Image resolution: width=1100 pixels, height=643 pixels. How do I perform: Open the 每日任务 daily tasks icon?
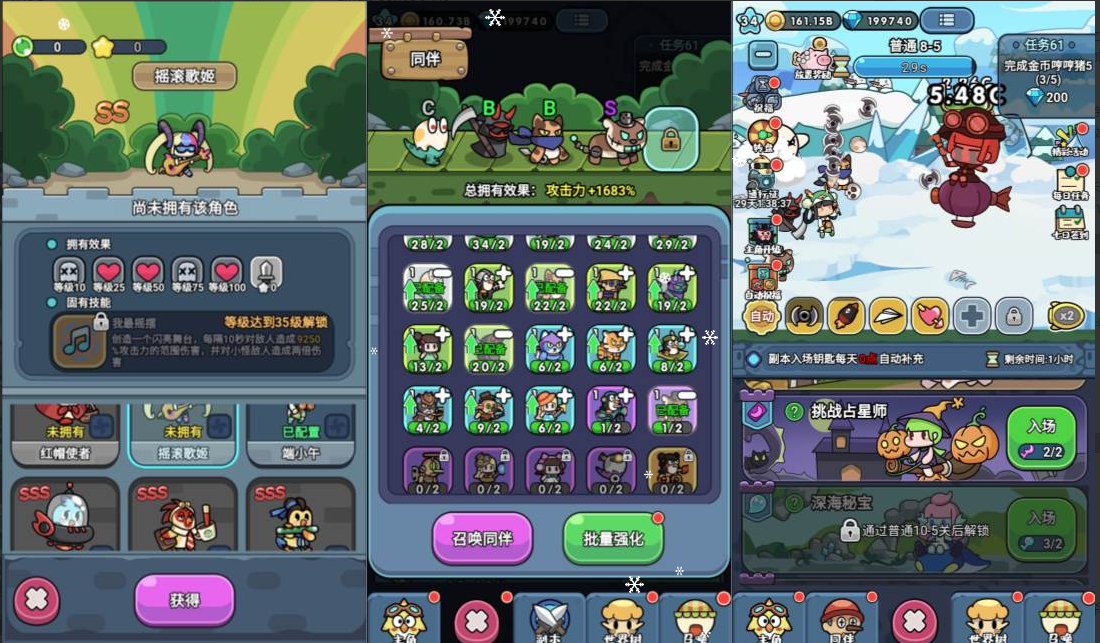1072,183
